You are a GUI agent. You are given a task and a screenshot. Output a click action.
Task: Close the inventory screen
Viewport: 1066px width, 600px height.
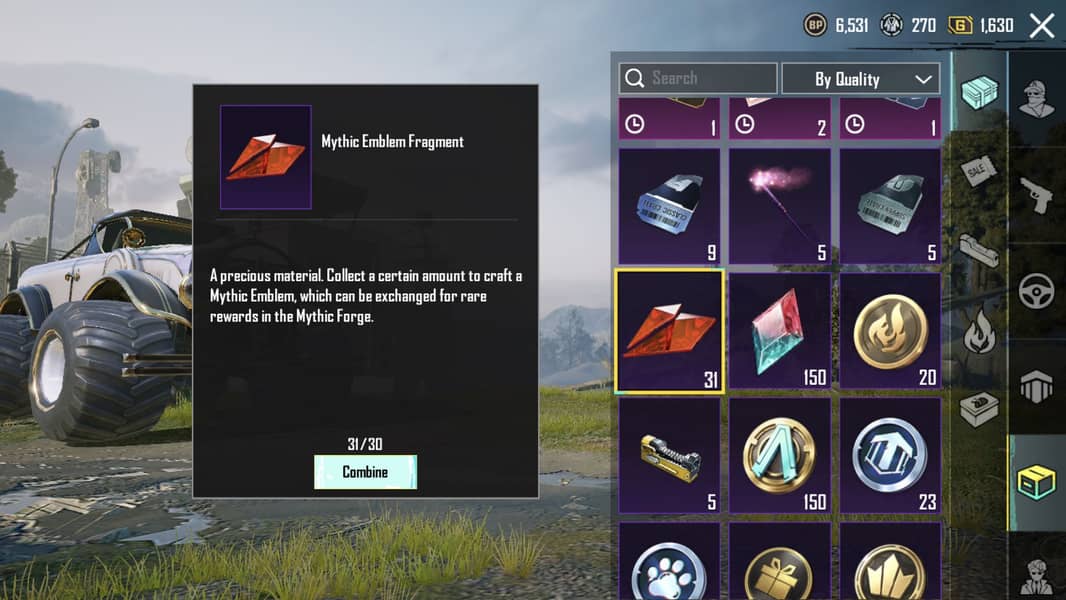point(1042,26)
